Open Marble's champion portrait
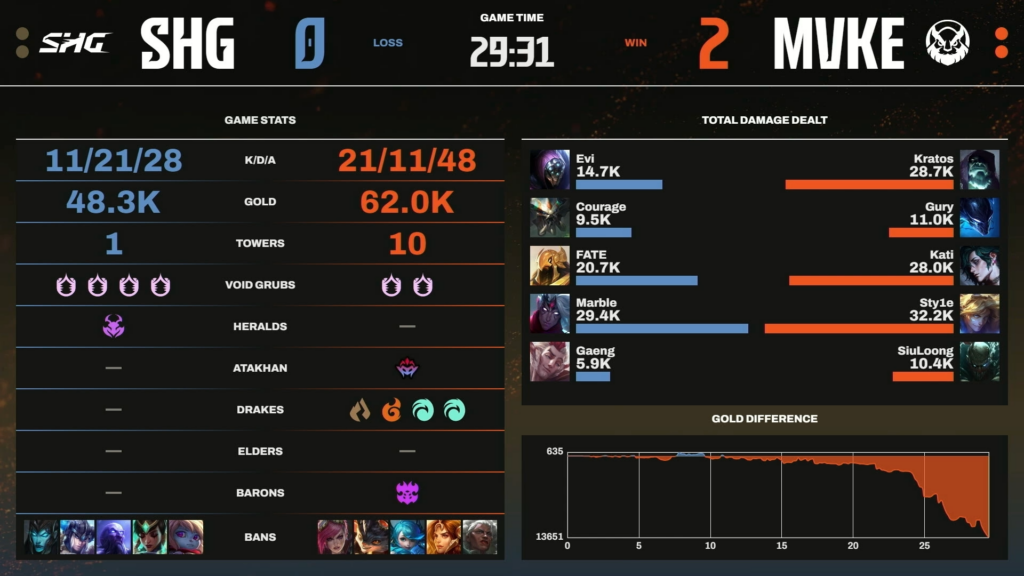 (549, 313)
